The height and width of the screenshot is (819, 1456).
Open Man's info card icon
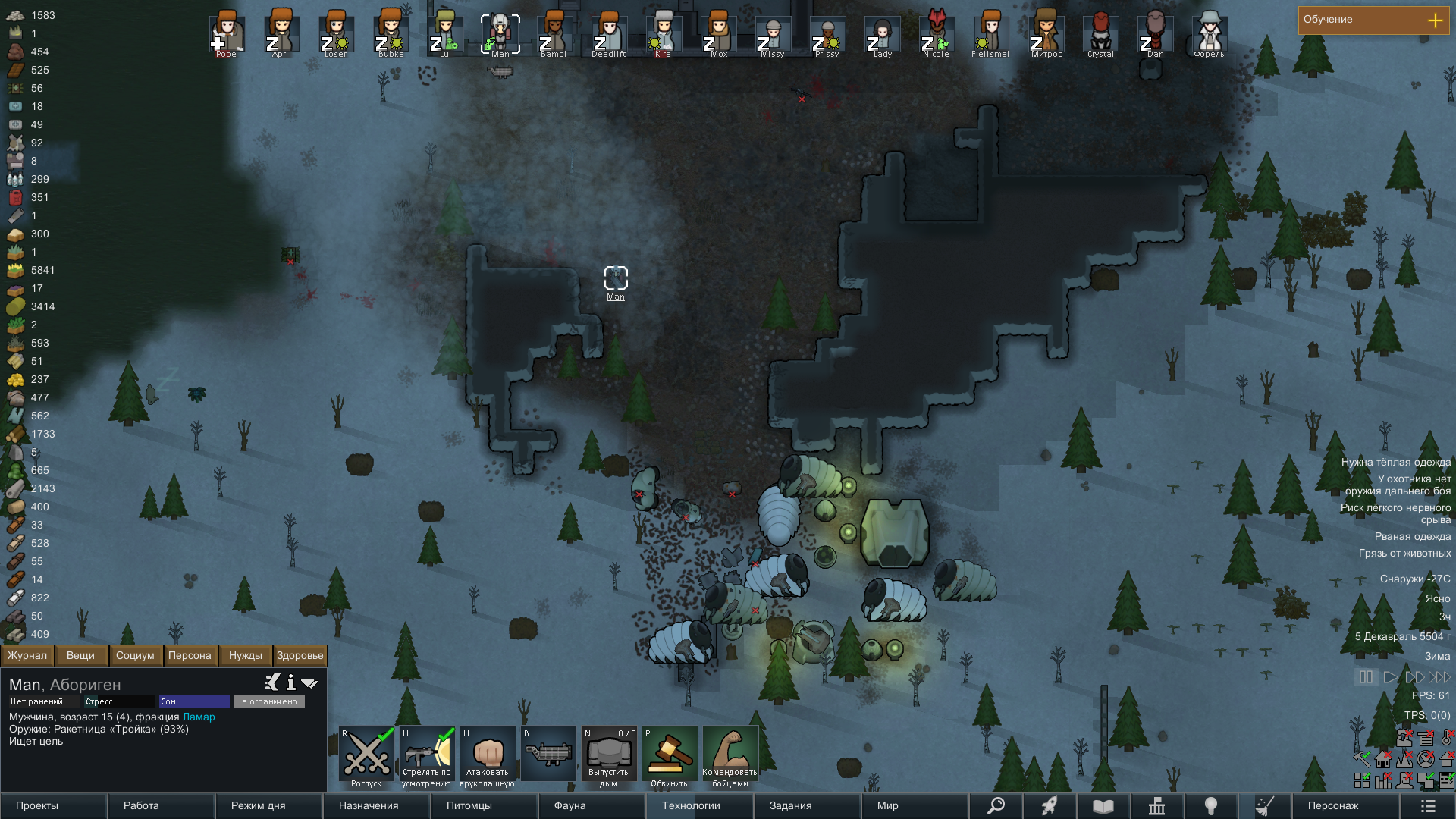290,683
